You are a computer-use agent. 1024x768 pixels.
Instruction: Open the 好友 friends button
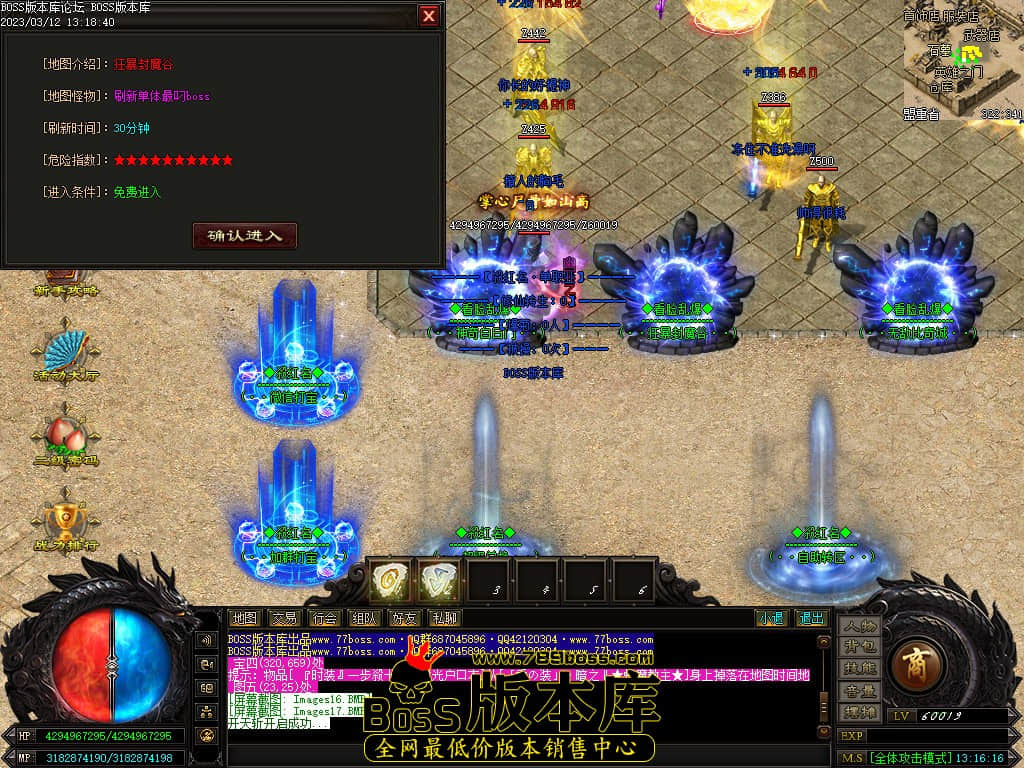click(x=404, y=618)
